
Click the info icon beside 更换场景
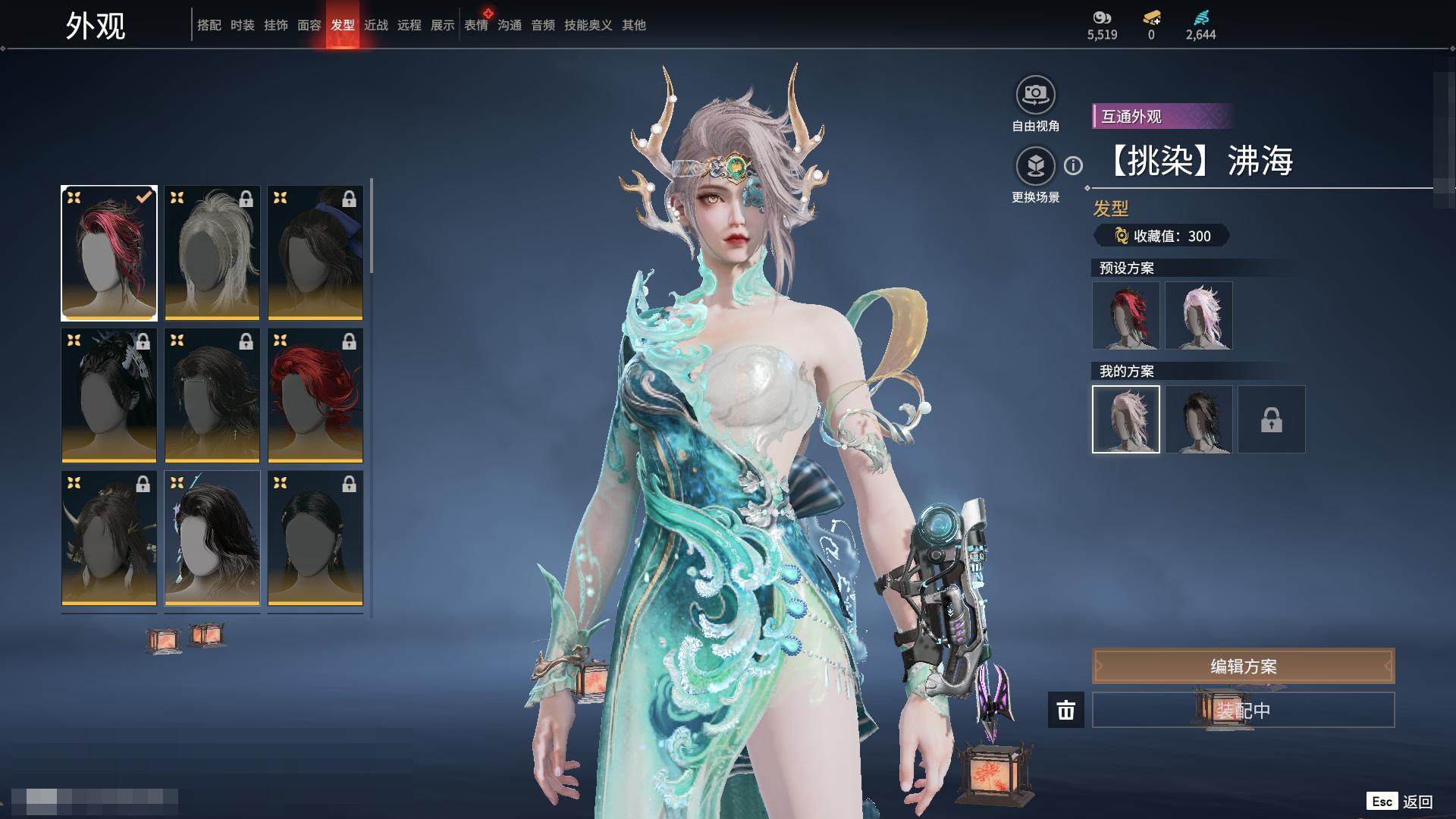[1073, 165]
